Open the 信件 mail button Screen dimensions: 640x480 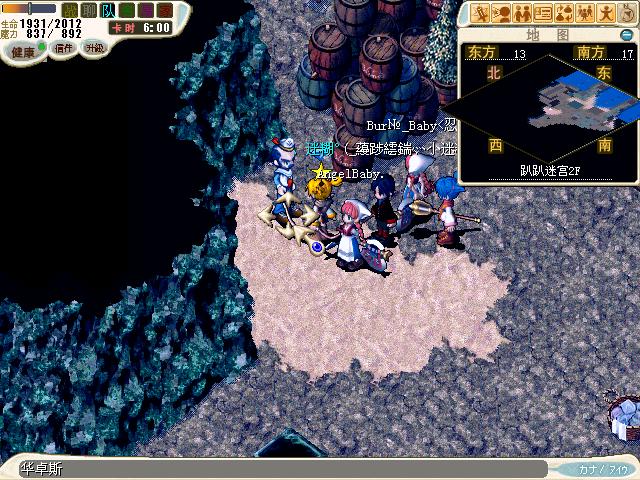[x=63, y=49]
